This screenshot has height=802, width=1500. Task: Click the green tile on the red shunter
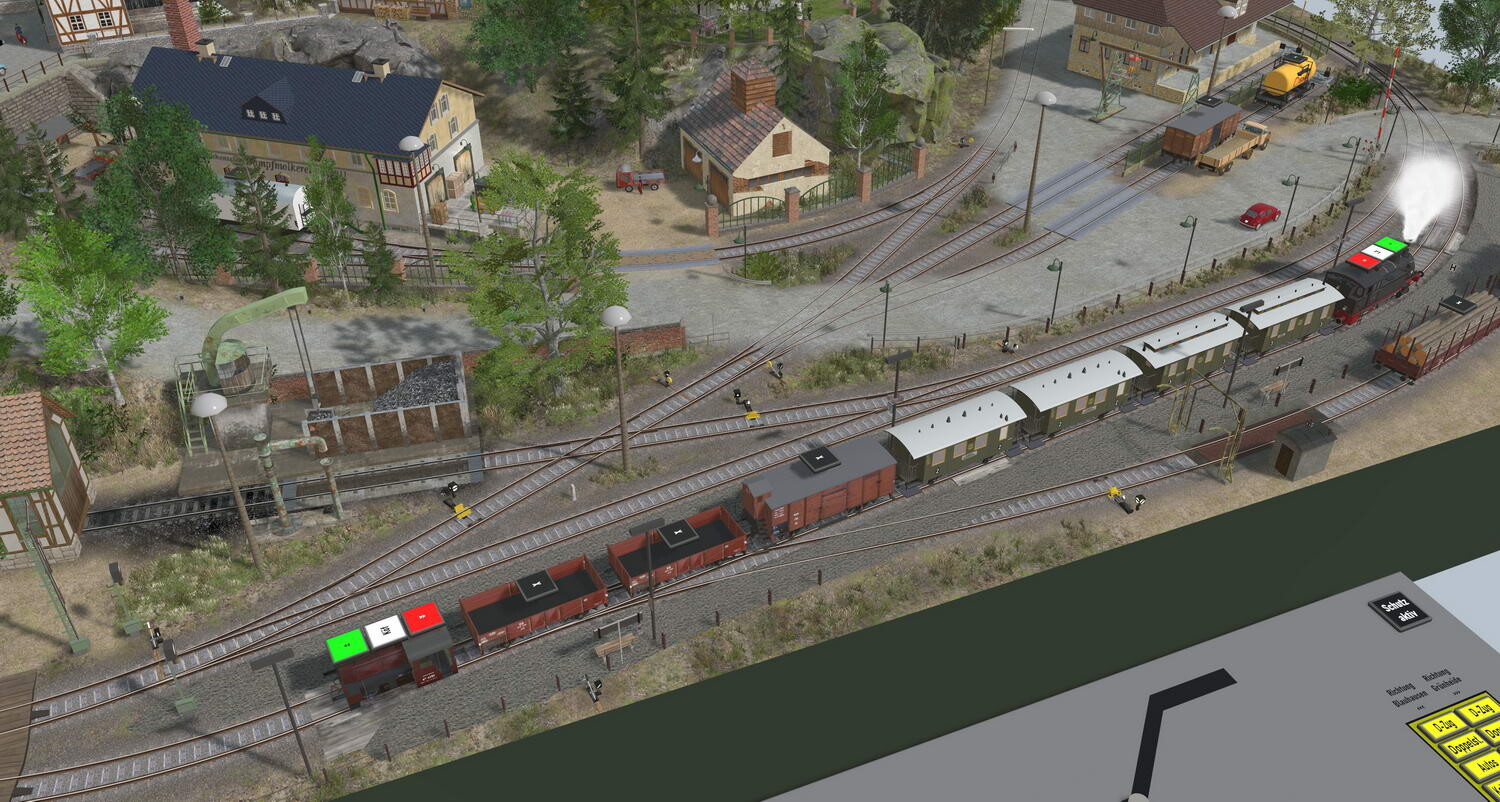coord(347,645)
